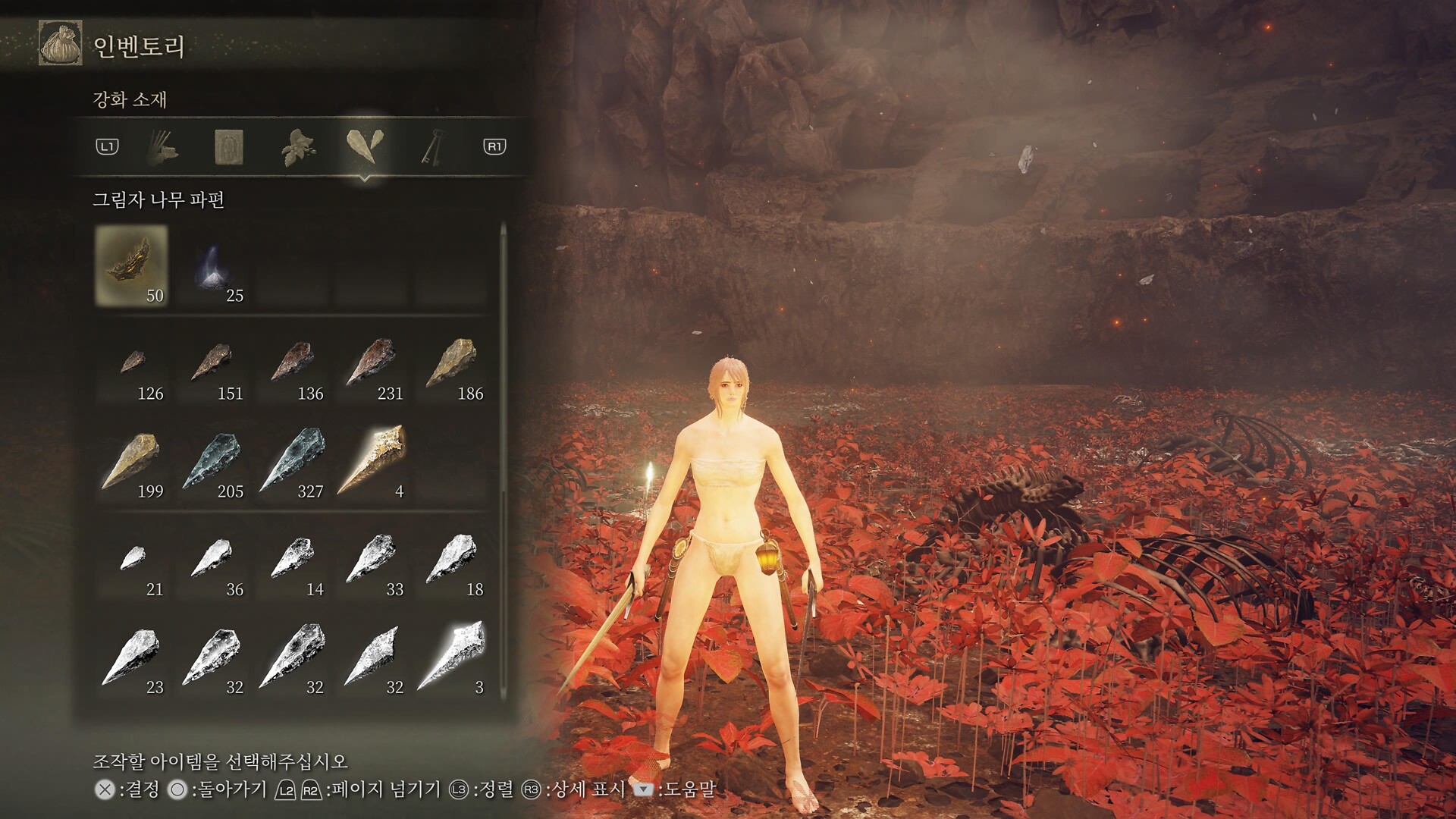Select the Ancient Dragon Smithing Stone with 4
The width and height of the screenshot is (1456, 819).
372,461
